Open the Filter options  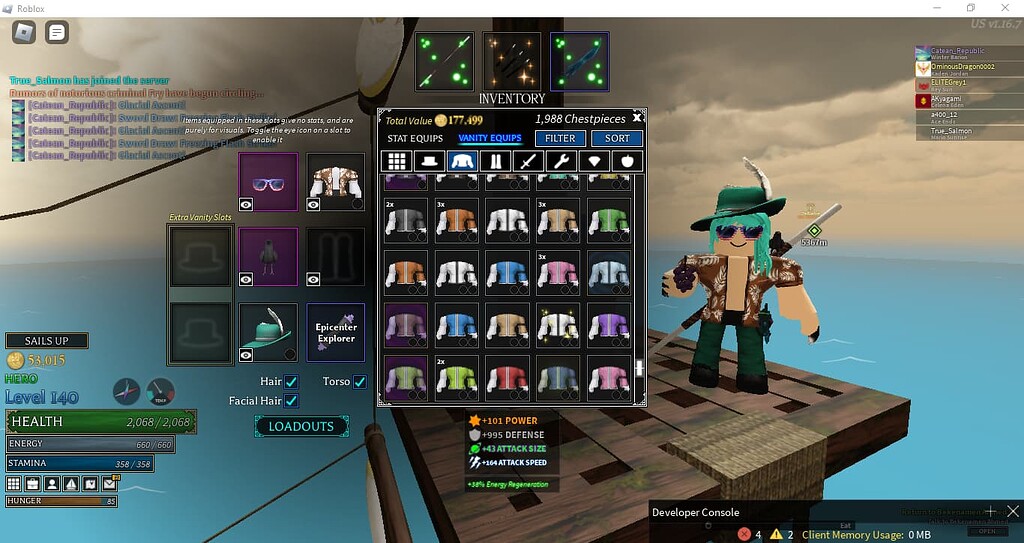pos(560,138)
